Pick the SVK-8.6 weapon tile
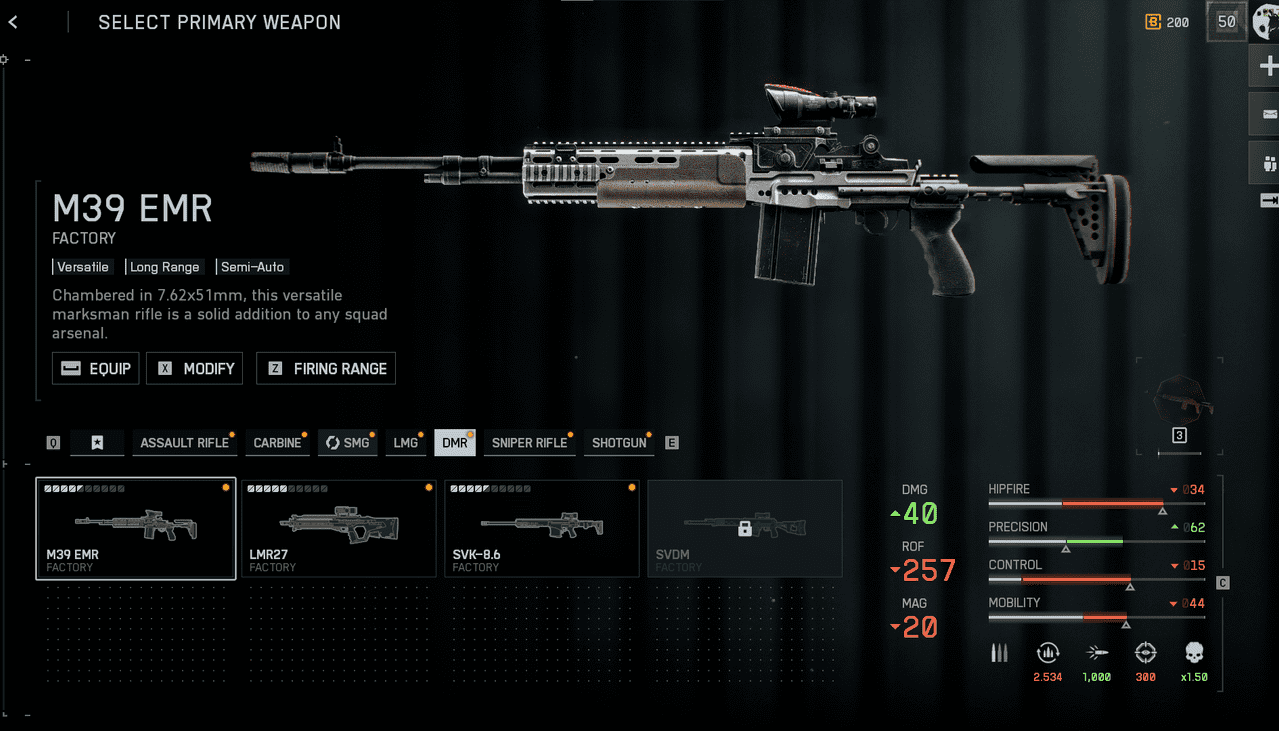This screenshot has width=1279, height=731. pyautogui.click(x=542, y=528)
